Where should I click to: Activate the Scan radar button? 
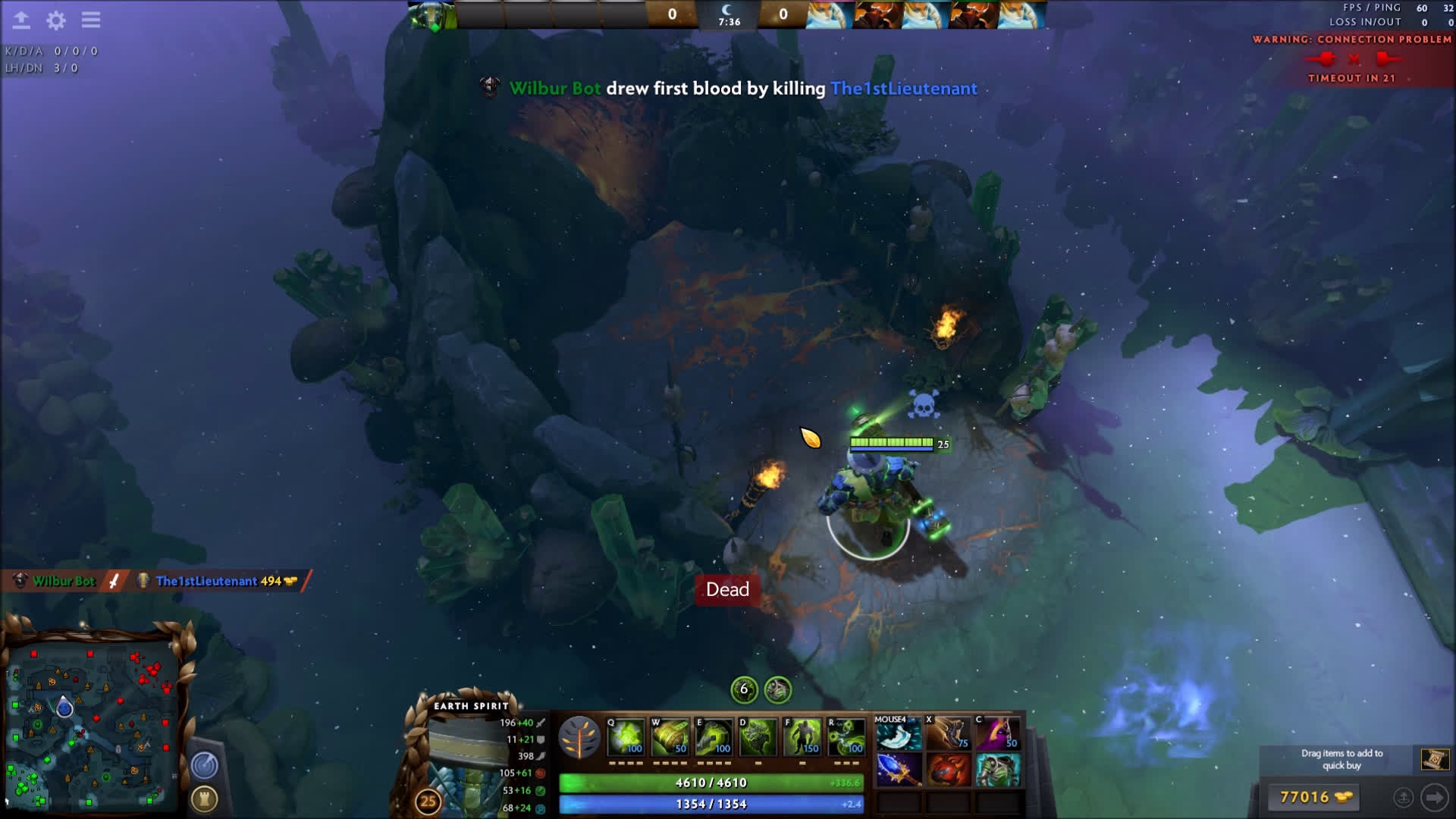(x=205, y=765)
